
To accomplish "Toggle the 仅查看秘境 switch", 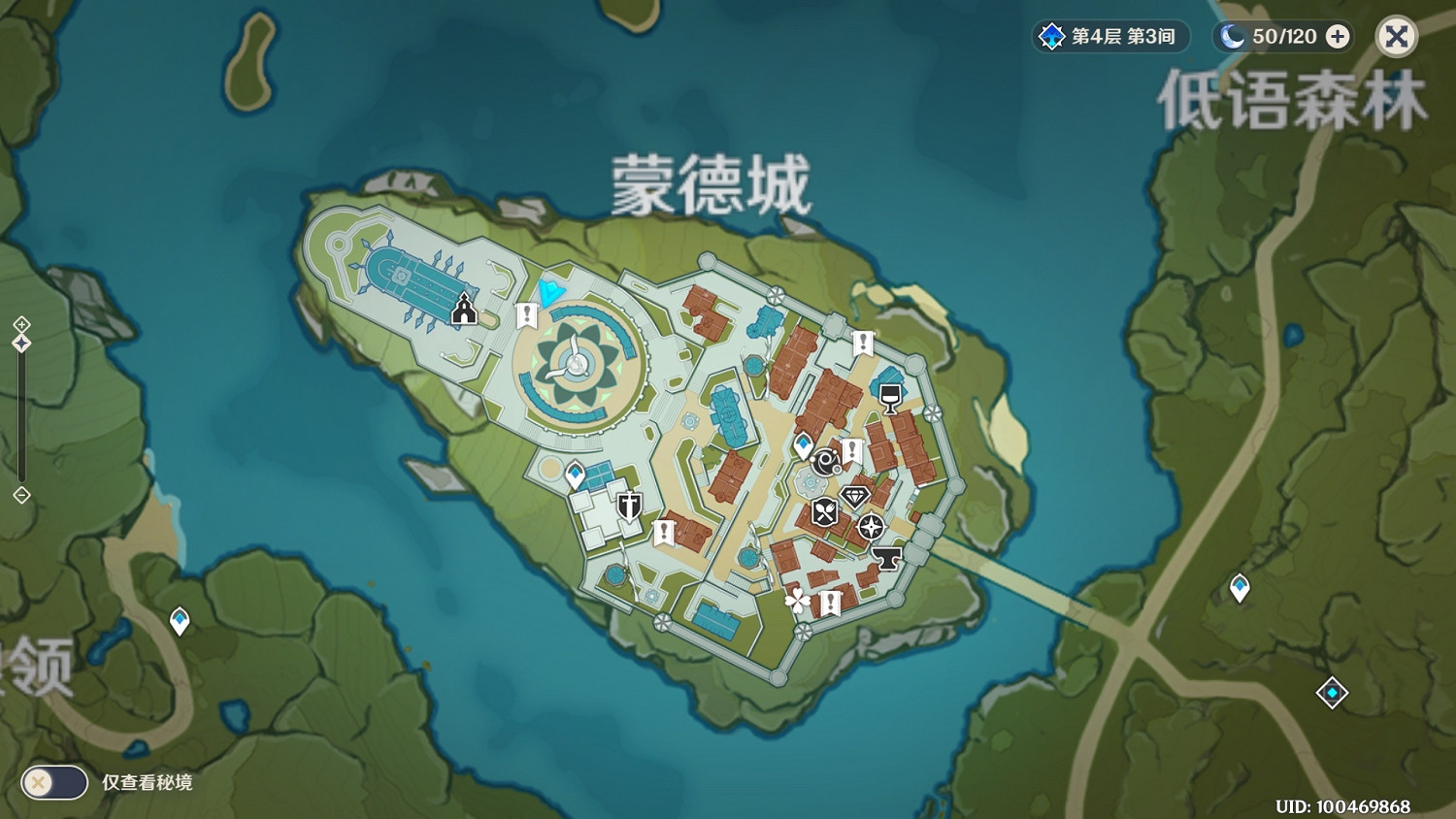I will pyautogui.click(x=54, y=782).
